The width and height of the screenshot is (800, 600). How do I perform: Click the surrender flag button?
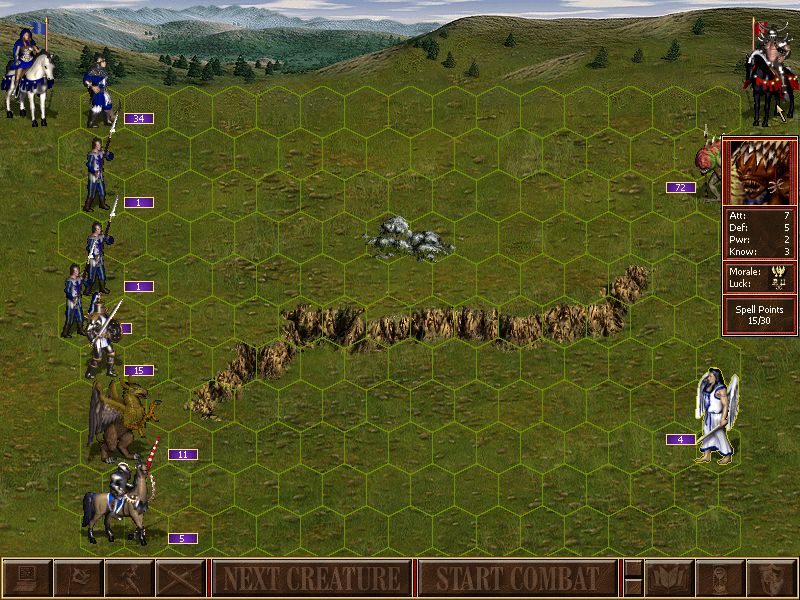click(x=77, y=578)
